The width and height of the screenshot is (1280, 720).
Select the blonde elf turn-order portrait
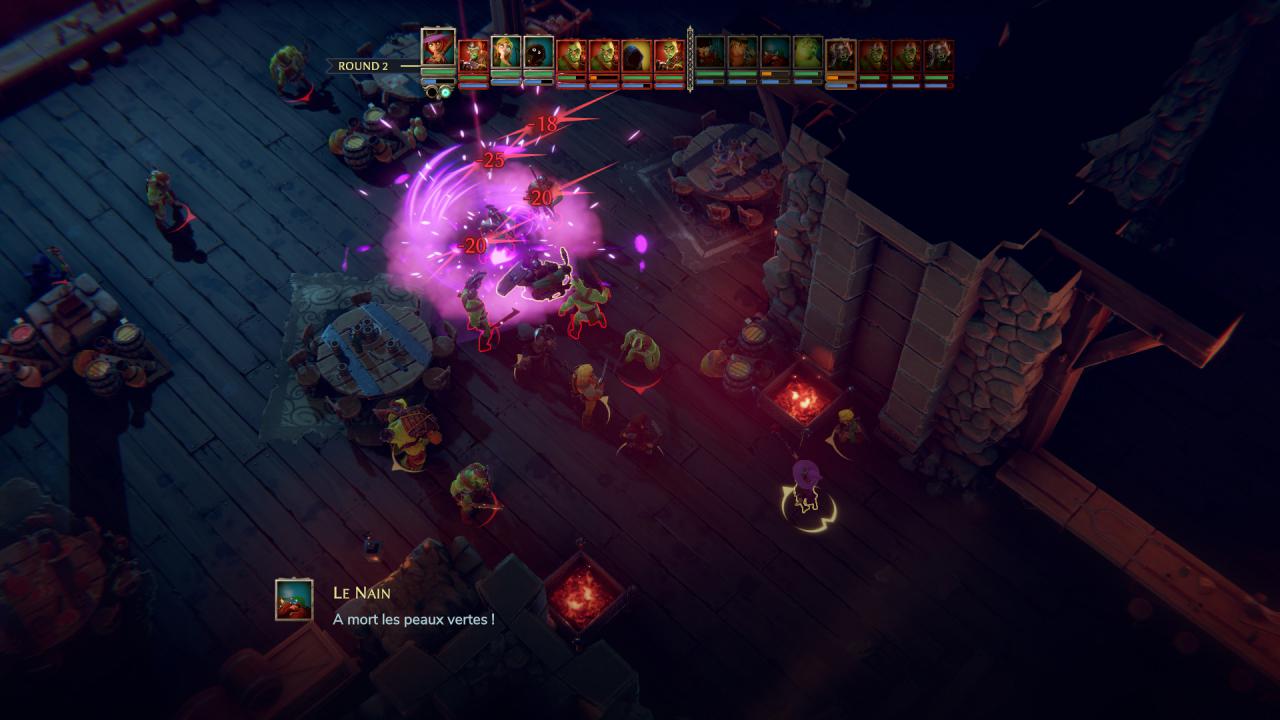click(x=506, y=52)
